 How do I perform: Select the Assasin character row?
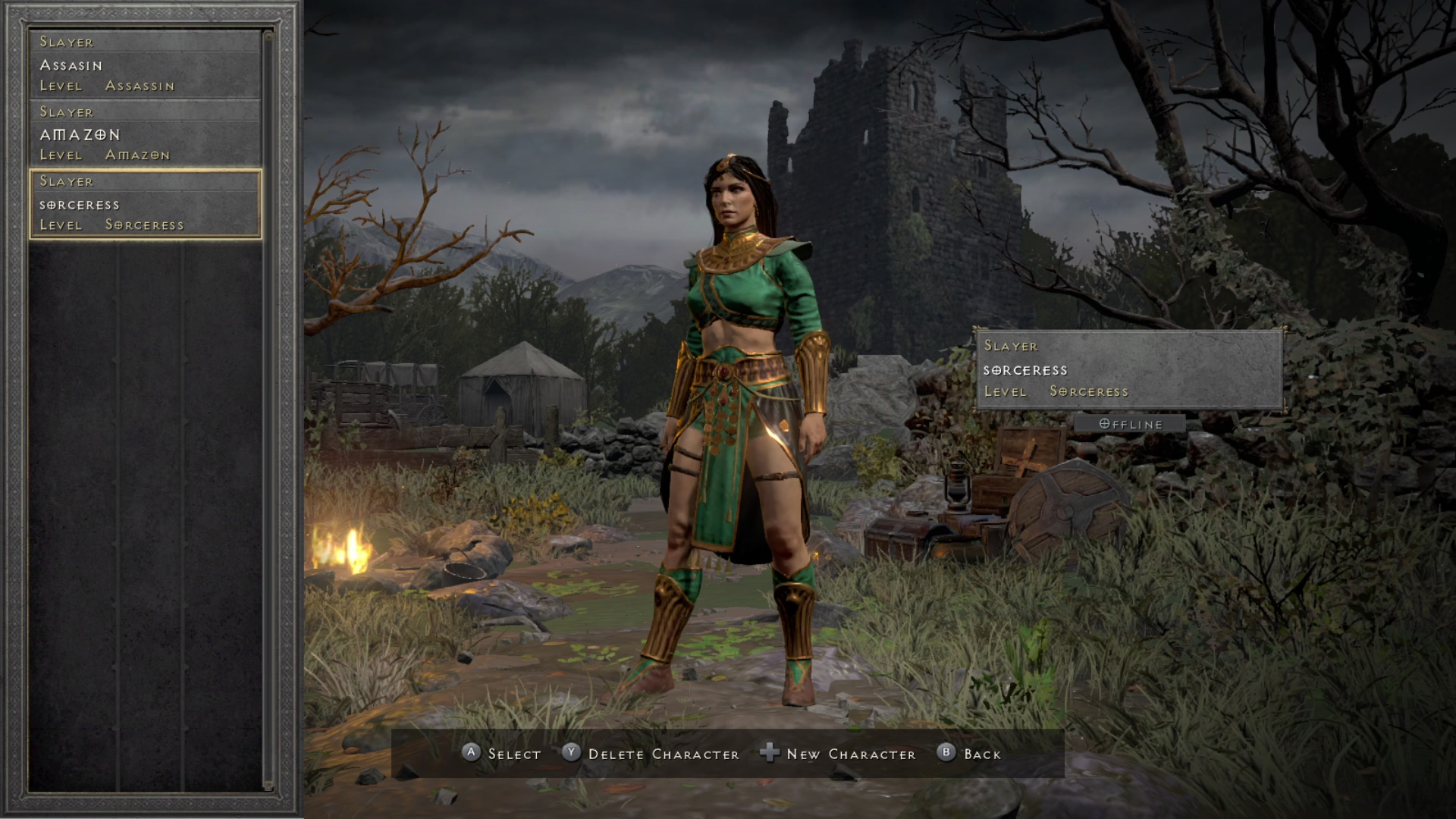145,64
